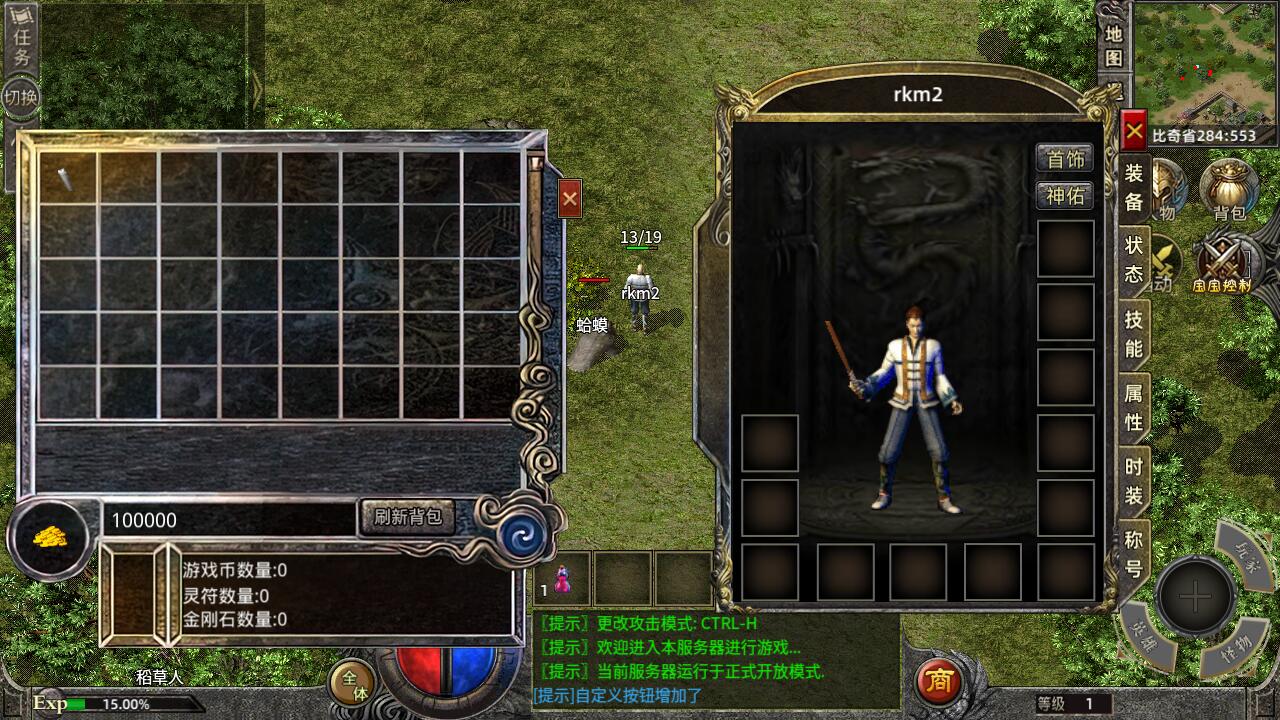Image resolution: width=1280 pixels, height=720 pixels.
Task: Open the 商 shop button
Action: point(938,681)
